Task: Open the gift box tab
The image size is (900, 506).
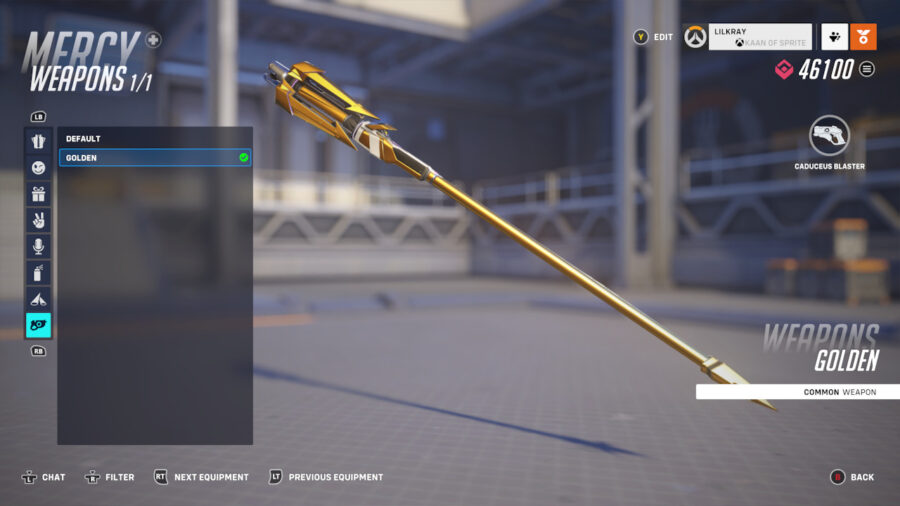Action: pos(38,194)
